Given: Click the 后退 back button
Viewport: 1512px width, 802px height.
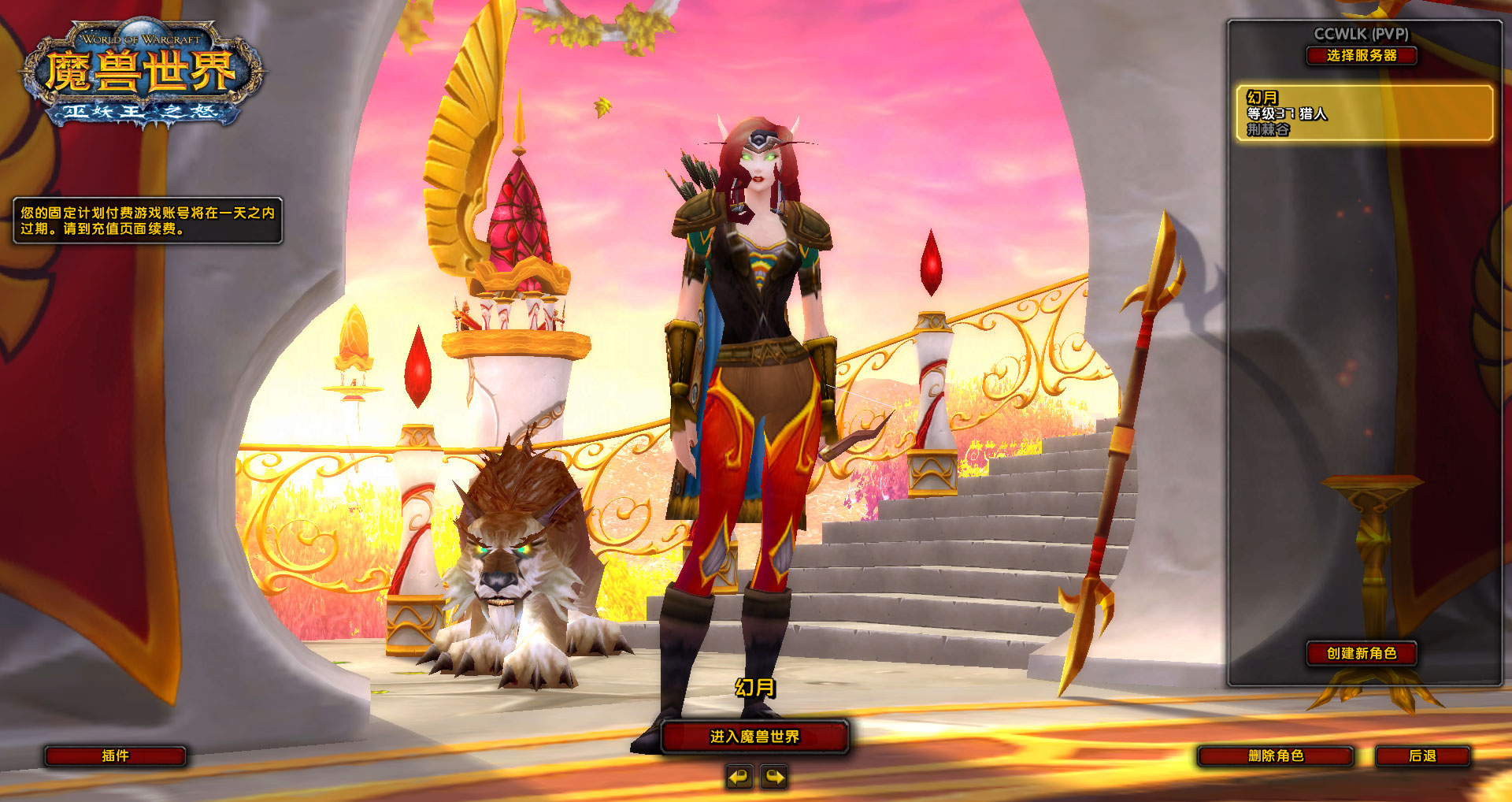Looking at the screenshot, I should click(x=1424, y=756).
